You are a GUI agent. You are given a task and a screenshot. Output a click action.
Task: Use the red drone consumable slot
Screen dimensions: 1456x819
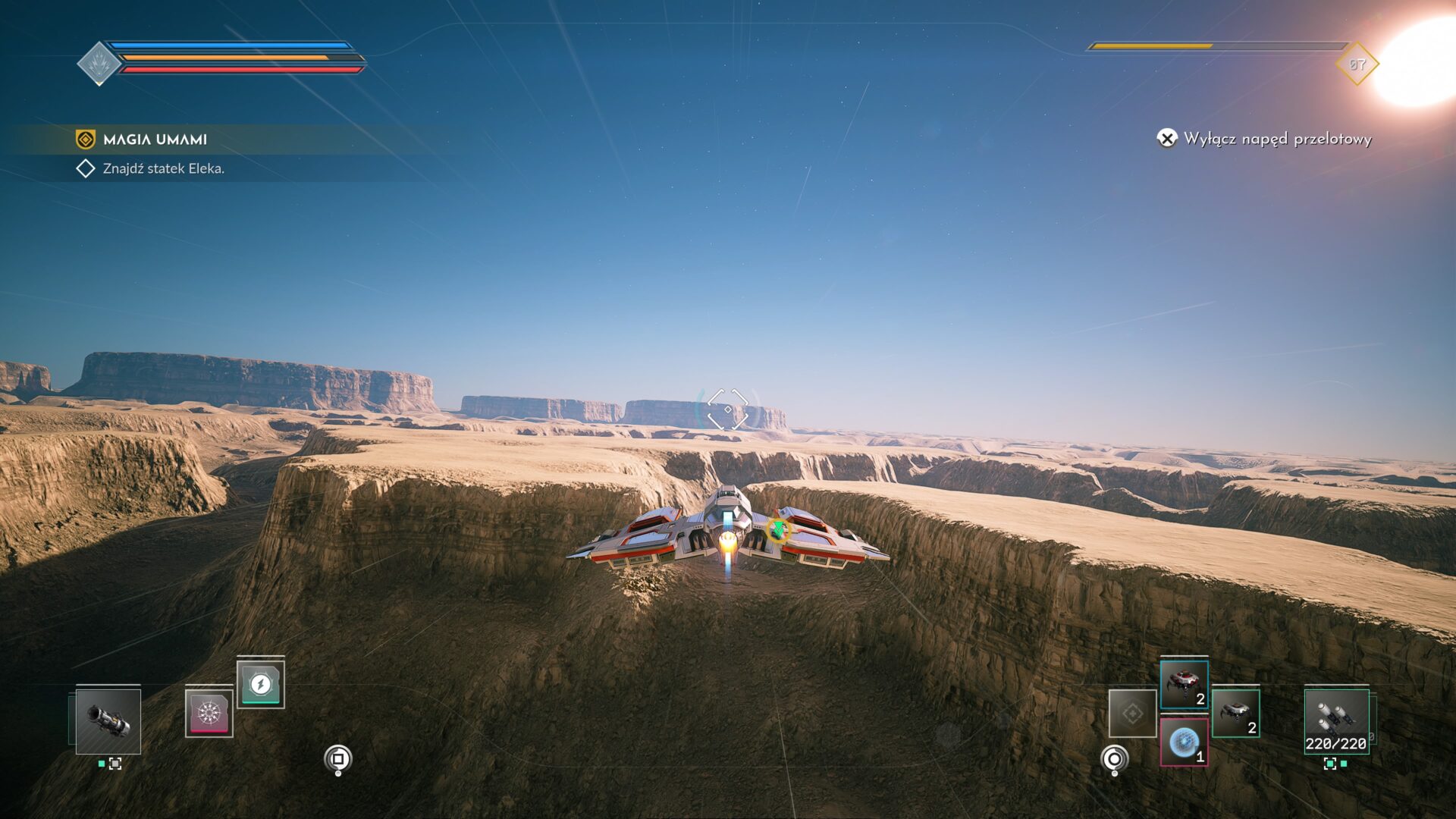1184,684
